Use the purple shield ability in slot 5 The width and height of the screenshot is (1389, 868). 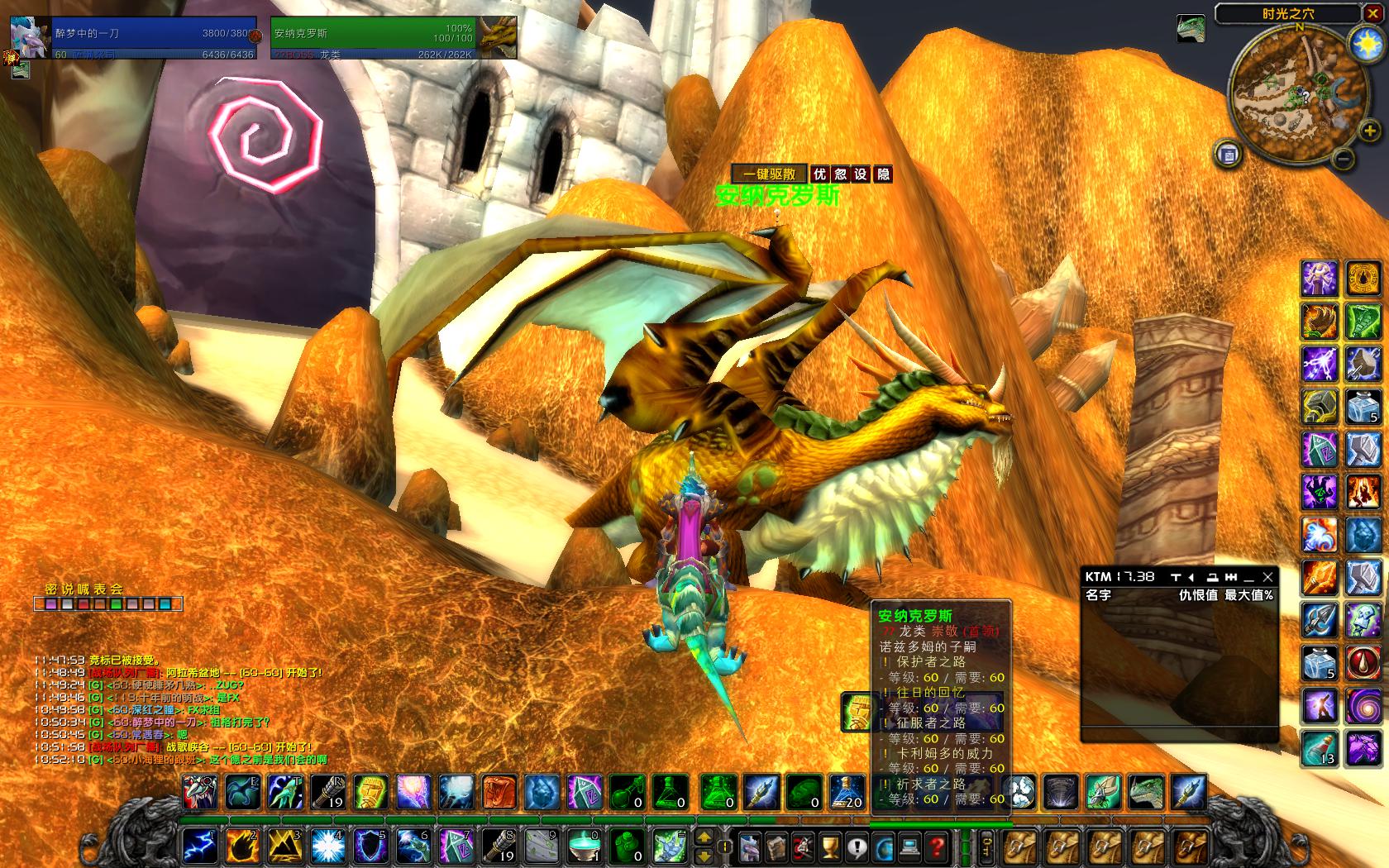pos(370,846)
